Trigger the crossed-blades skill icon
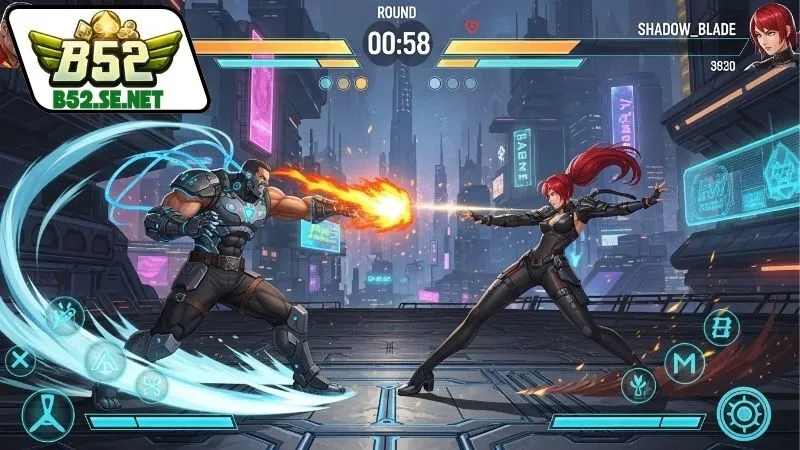Image resolution: width=800 pixels, height=450 pixels. tap(152, 384)
